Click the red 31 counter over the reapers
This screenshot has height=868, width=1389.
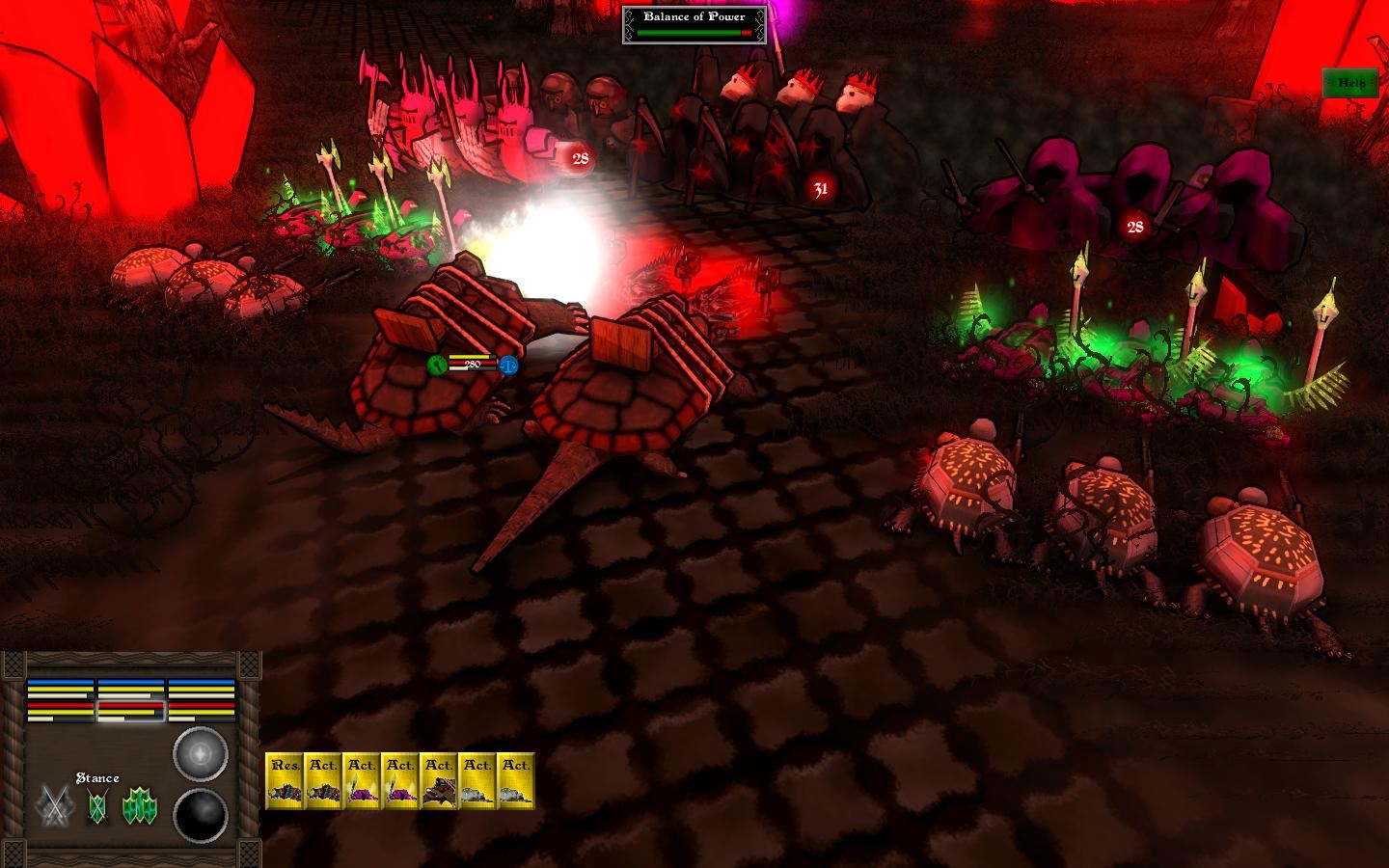pos(821,189)
